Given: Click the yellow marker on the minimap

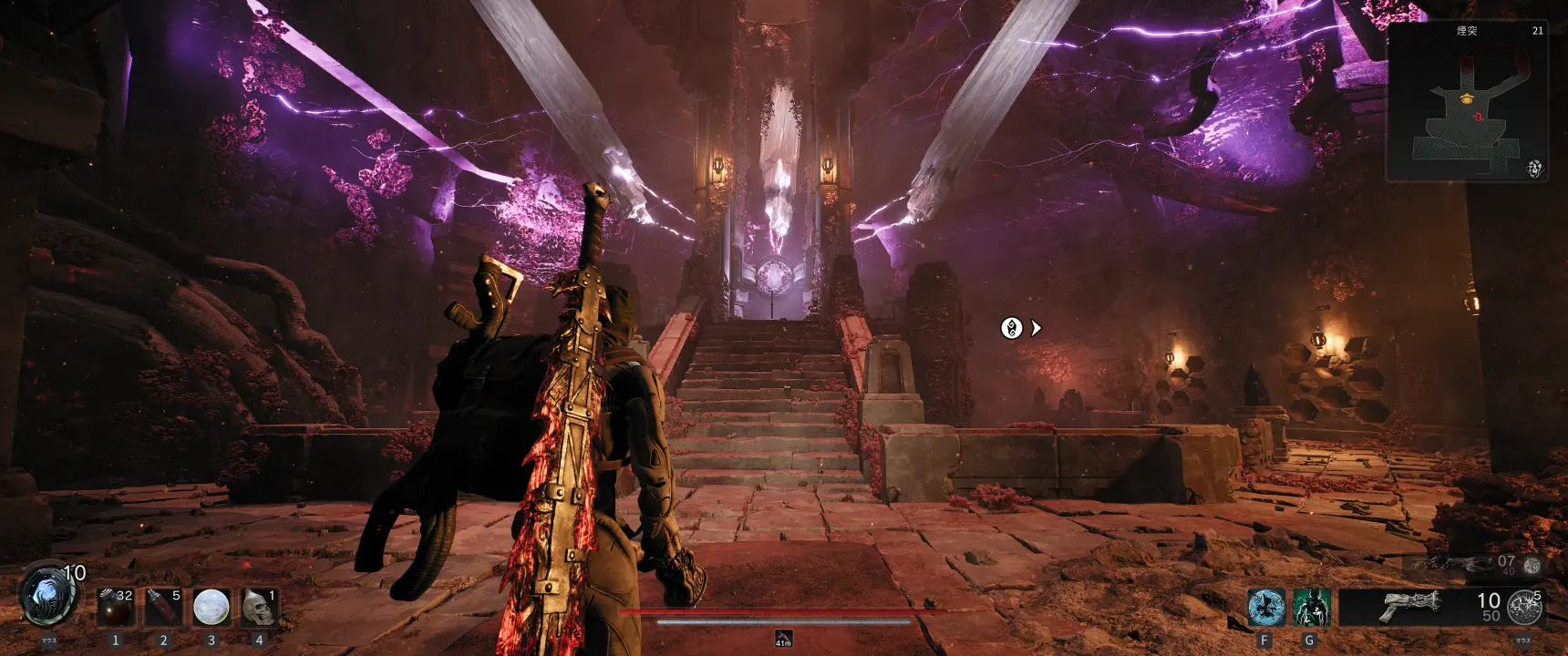Looking at the screenshot, I should pyautogui.click(x=1466, y=97).
